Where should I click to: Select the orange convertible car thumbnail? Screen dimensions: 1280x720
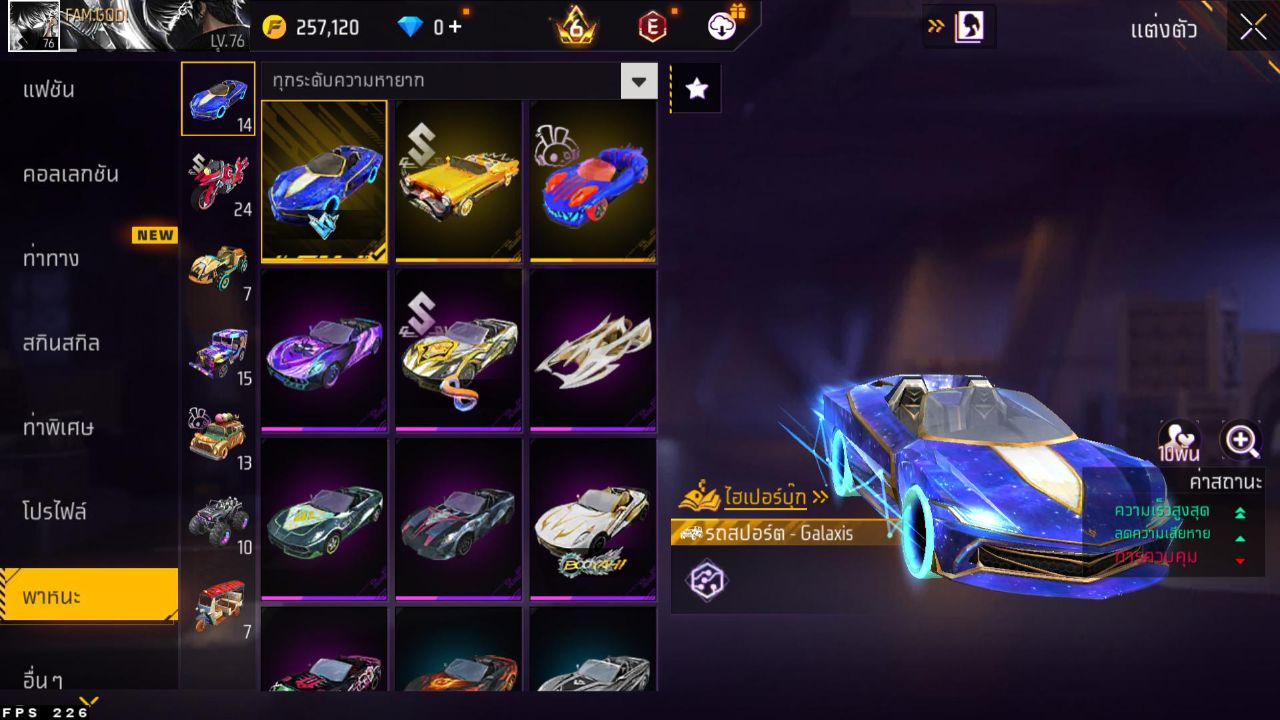(456, 180)
